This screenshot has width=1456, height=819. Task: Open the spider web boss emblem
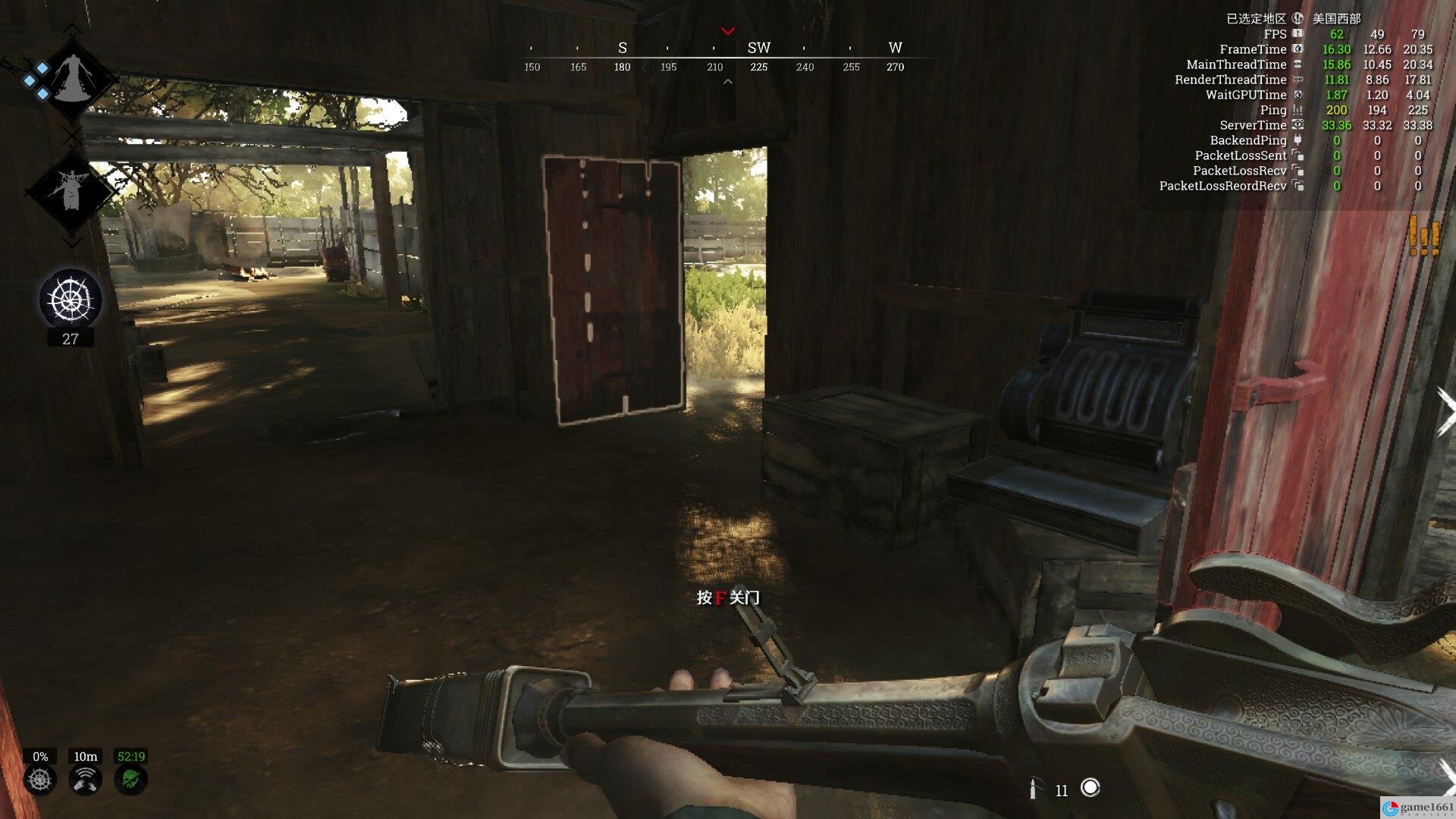70,300
